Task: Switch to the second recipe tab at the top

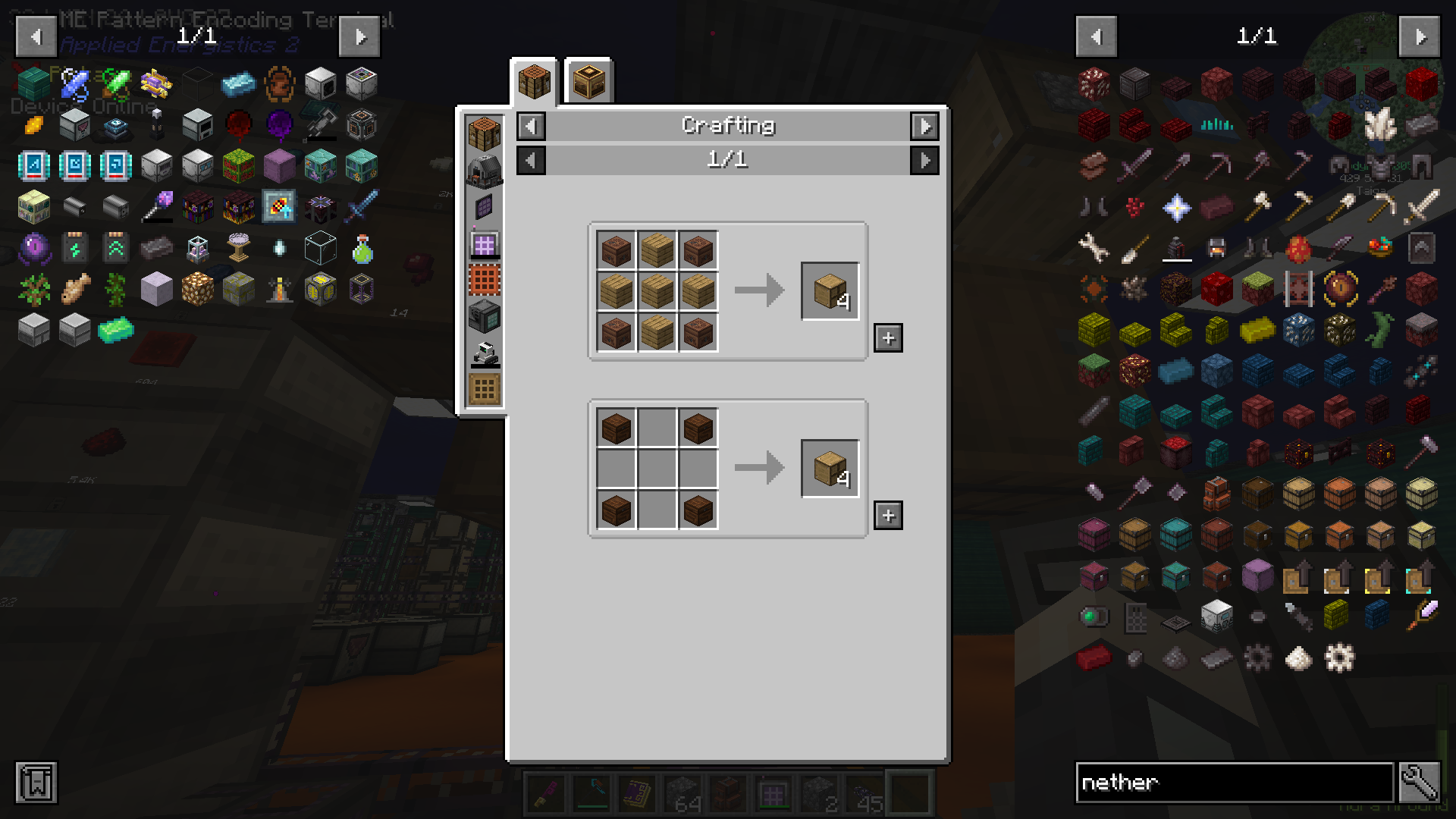Action: point(588,80)
